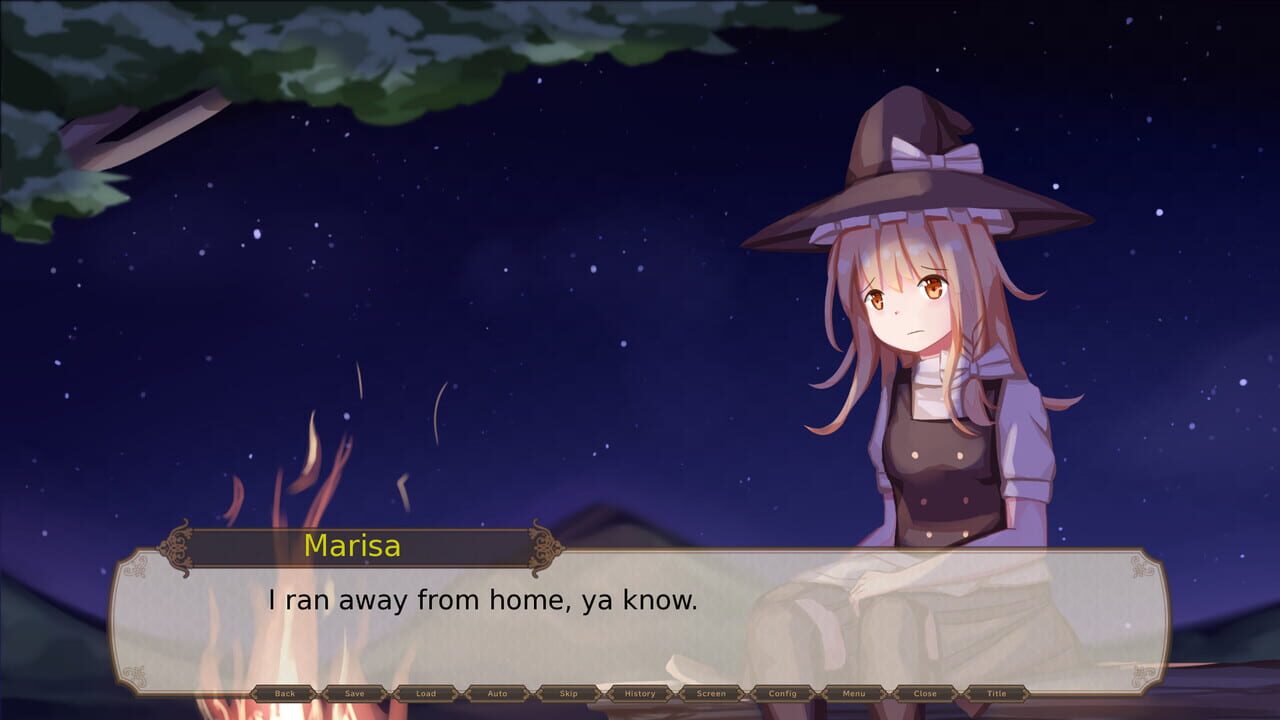
Task: Close the quick menu bar
Action: click(926, 693)
